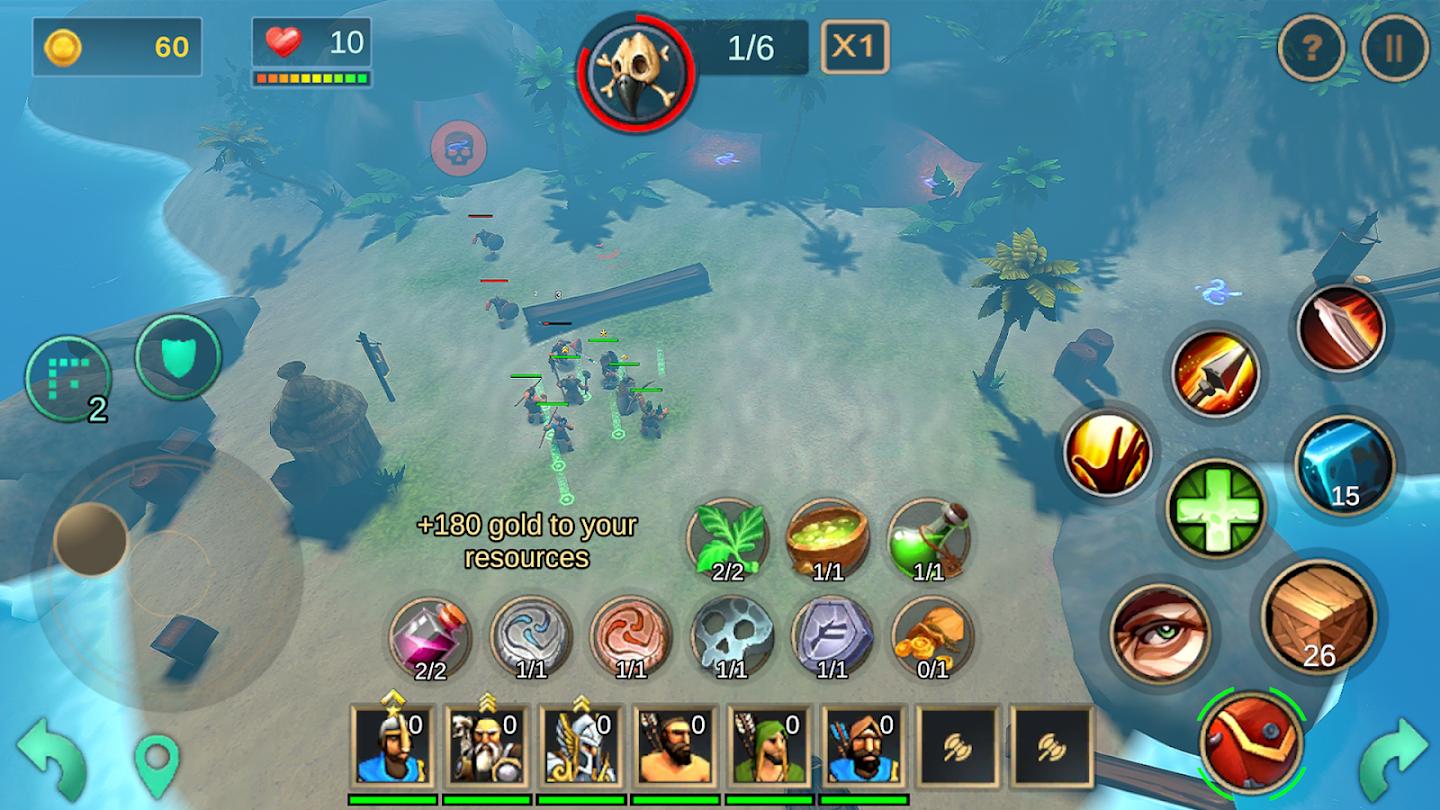Use the green cross healing ability
The width and height of the screenshot is (1440, 810).
tap(1216, 506)
